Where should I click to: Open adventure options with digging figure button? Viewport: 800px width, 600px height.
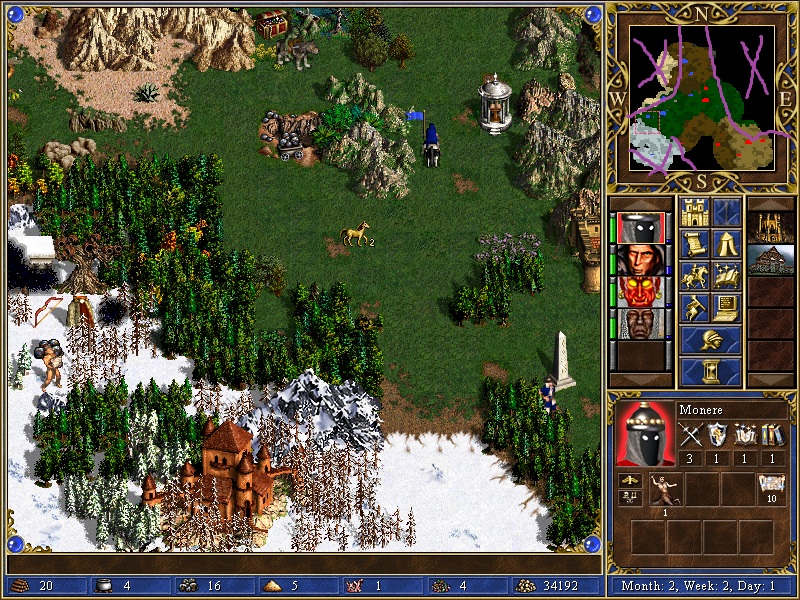(x=695, y=308)
